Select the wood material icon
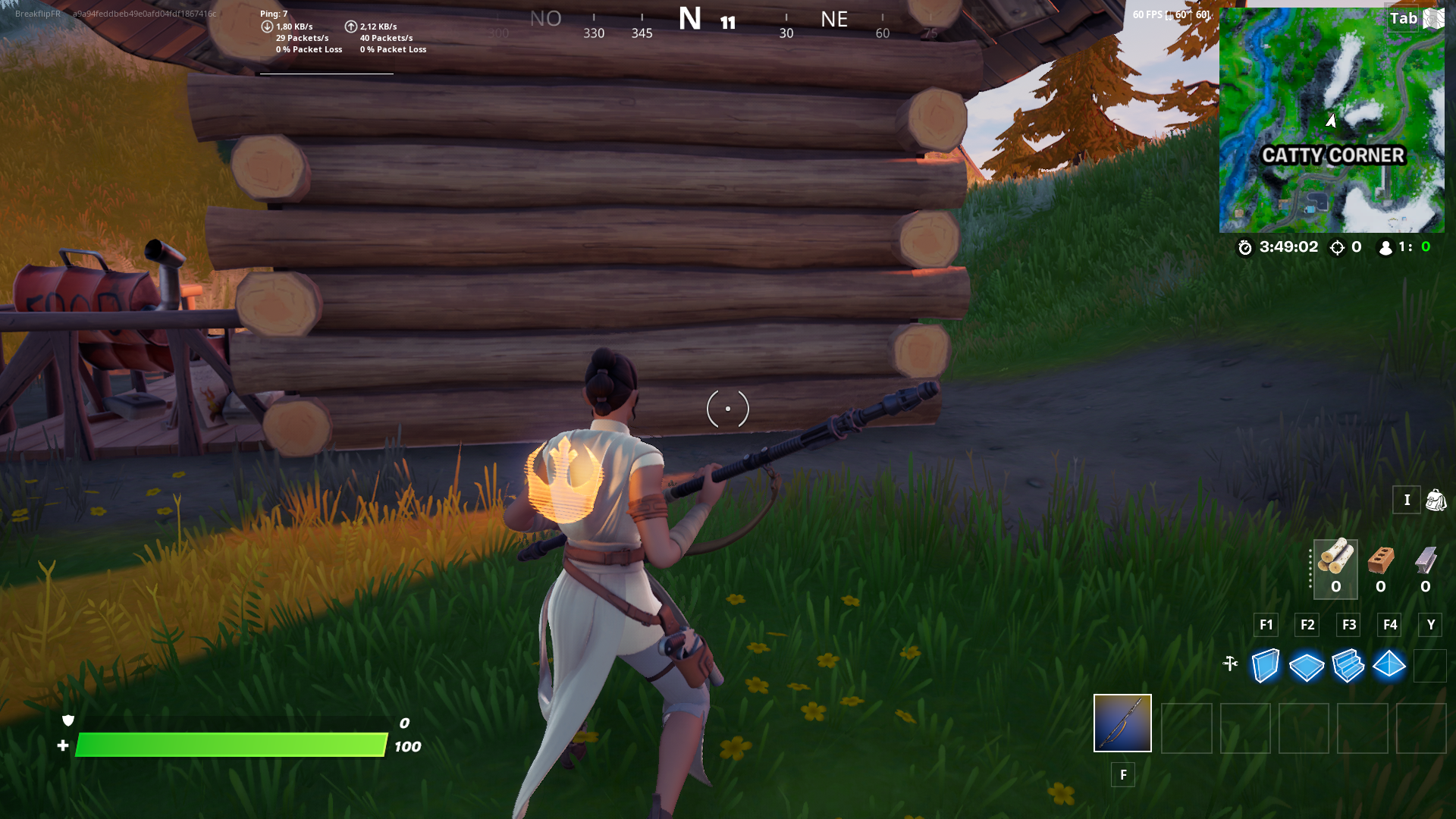Viewport: 1456px width, 819px height. [1335, 560]
